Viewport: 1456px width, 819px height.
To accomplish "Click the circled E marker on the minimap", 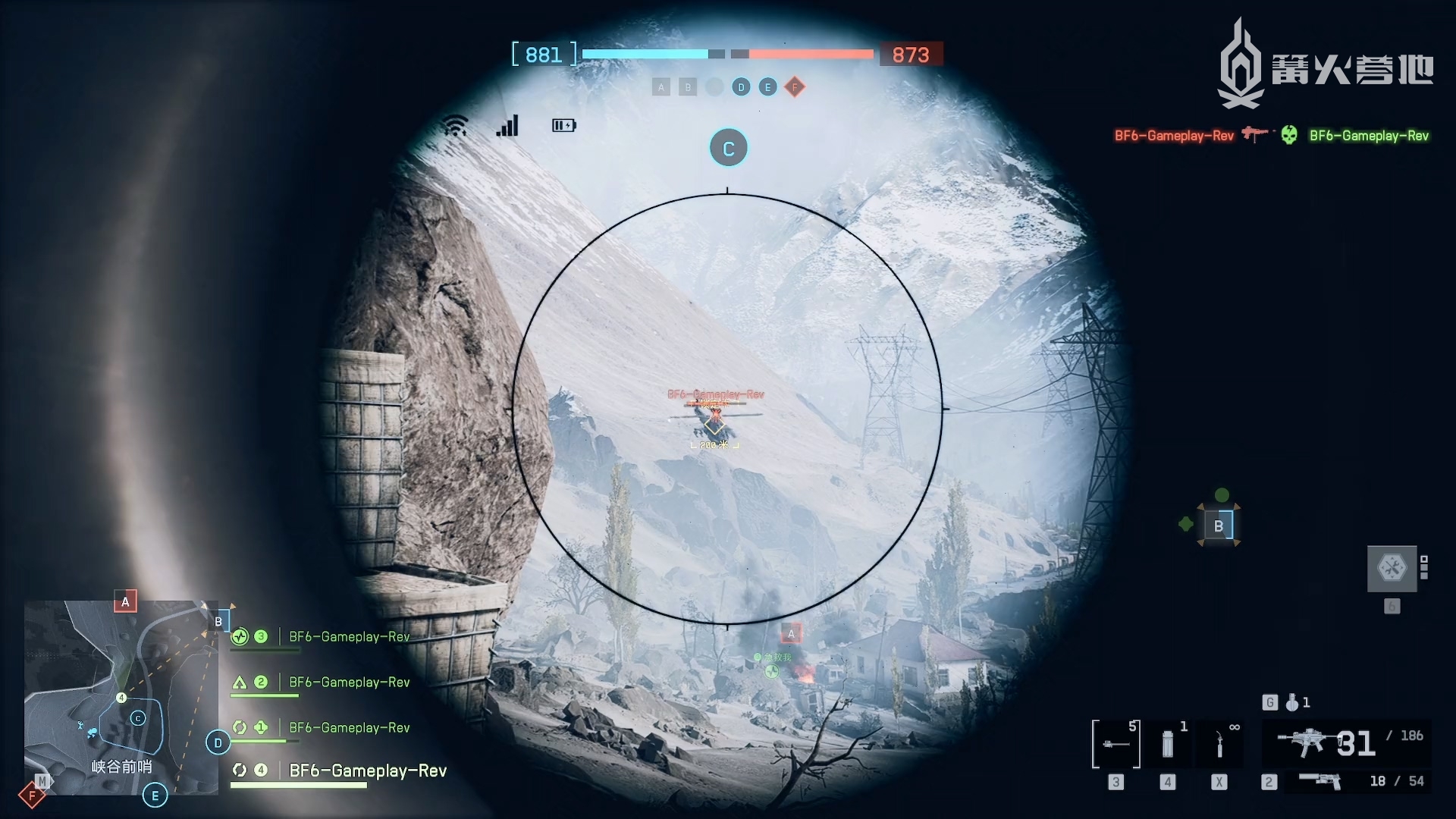I will click(155, 795).
